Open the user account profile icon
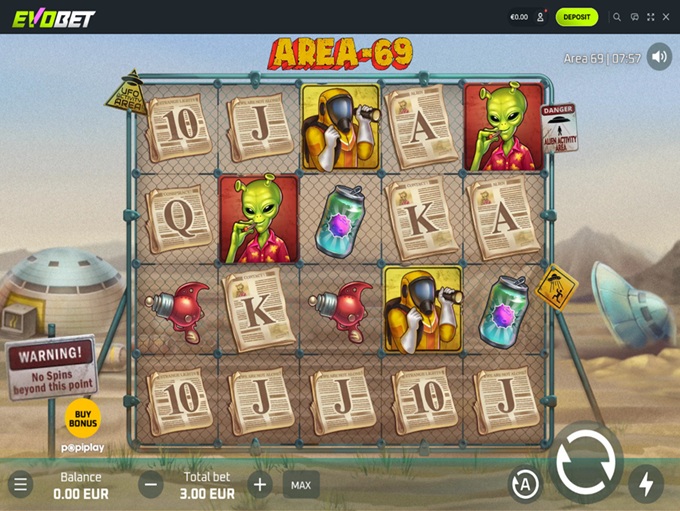 (x=541, y=17)
